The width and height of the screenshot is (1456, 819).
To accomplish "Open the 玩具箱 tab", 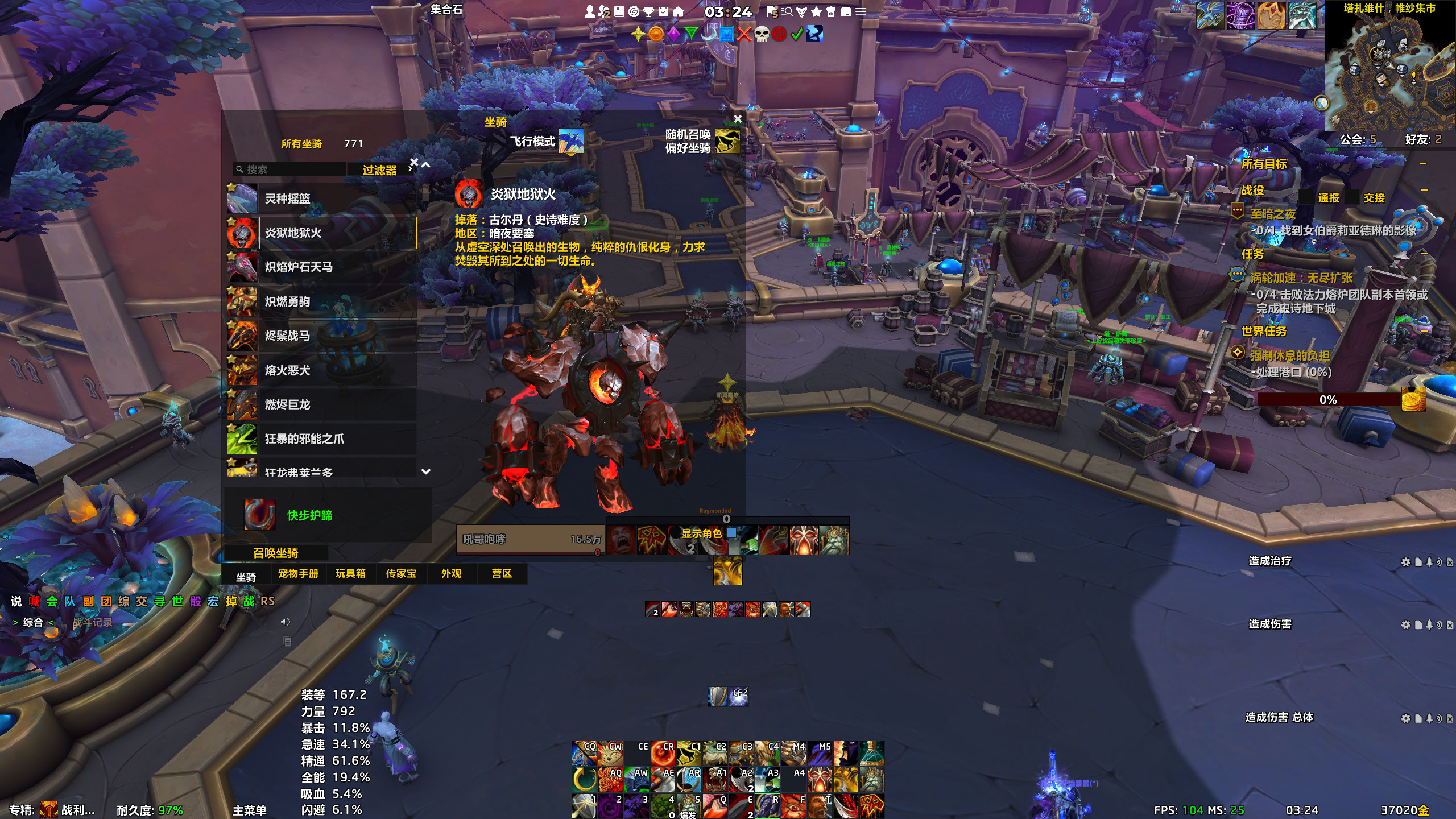I will click(350, 573).
